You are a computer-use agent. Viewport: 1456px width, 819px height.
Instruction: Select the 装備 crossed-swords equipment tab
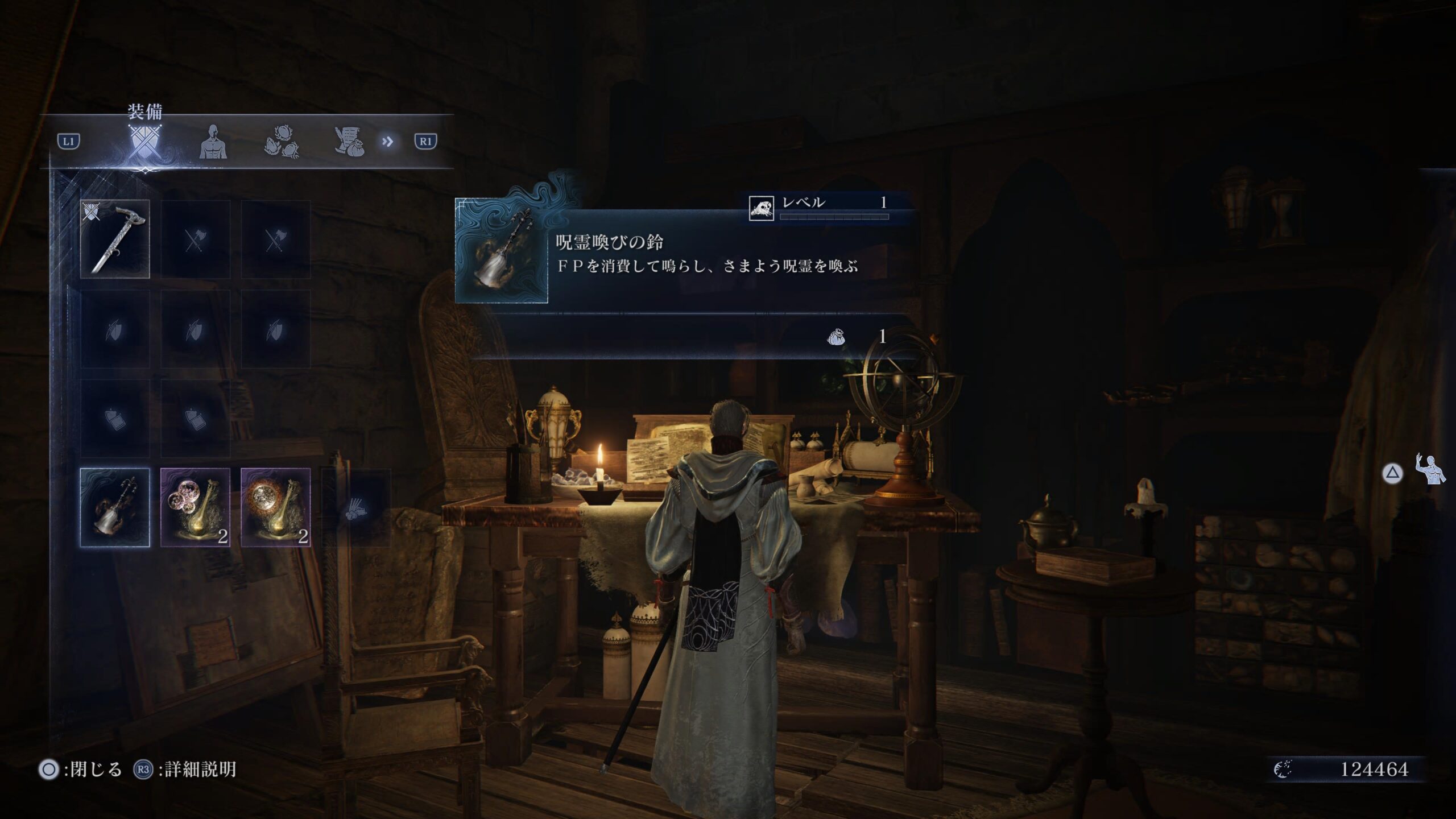click(144, 141)
